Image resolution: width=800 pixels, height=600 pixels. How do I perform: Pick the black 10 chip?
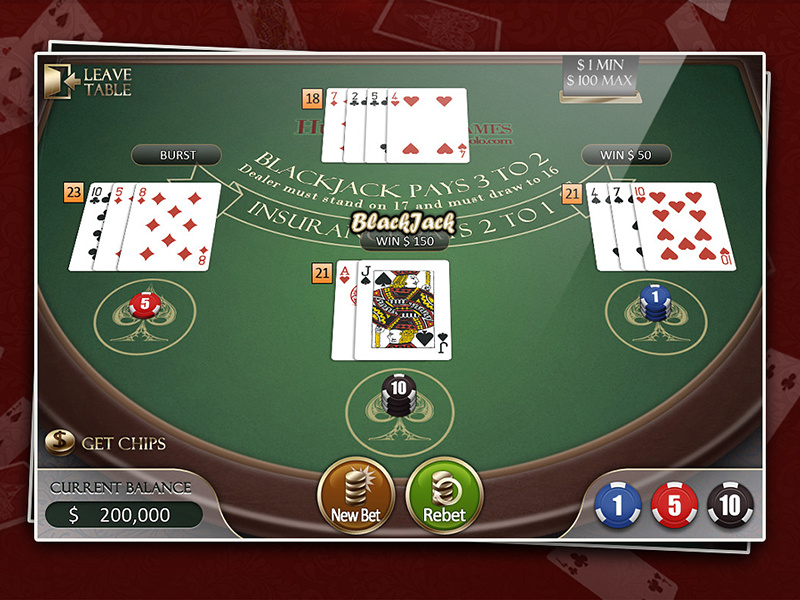(731, 506)
